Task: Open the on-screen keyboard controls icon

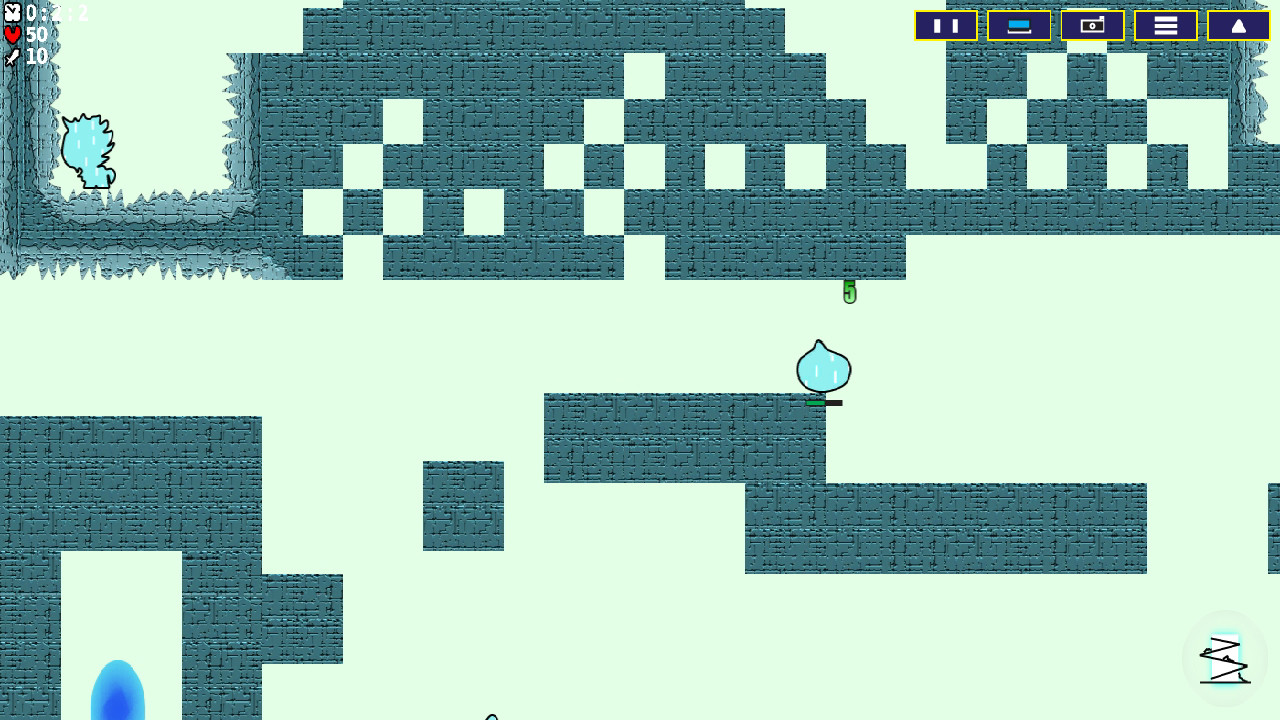Action: [x=1019, y=25]
